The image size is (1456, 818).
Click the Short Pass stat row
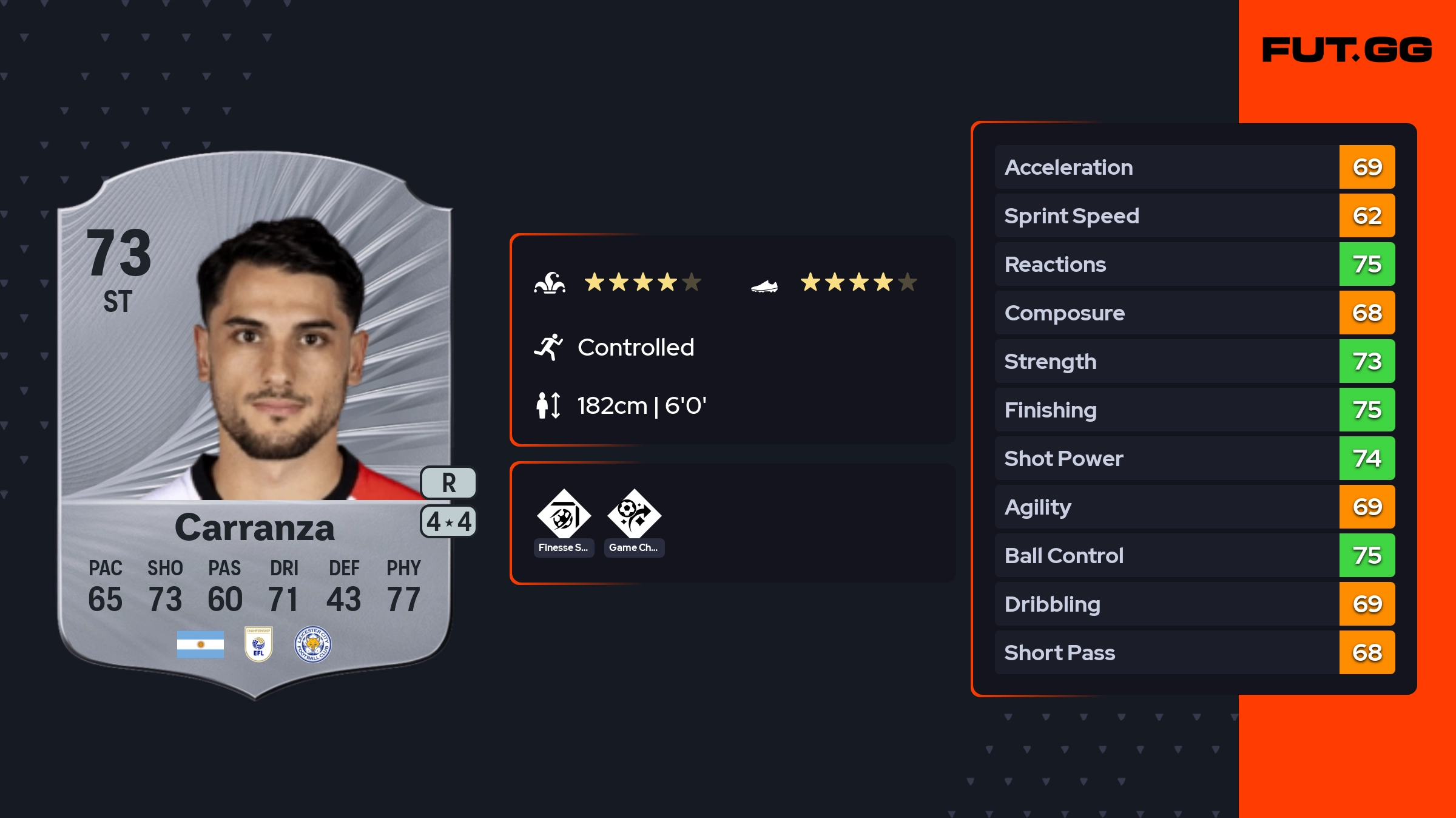point(1194,652)
